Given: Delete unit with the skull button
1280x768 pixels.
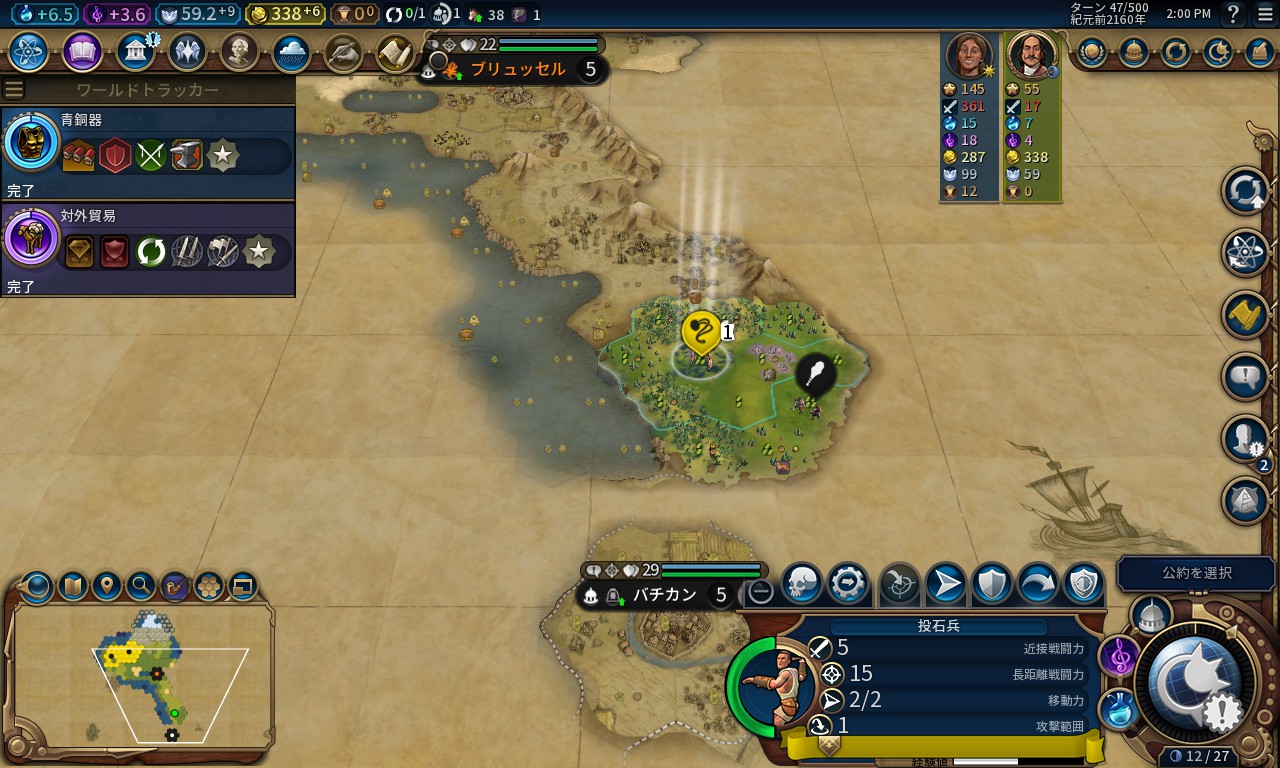Looking at the screenshot, I should pos(801,584).
